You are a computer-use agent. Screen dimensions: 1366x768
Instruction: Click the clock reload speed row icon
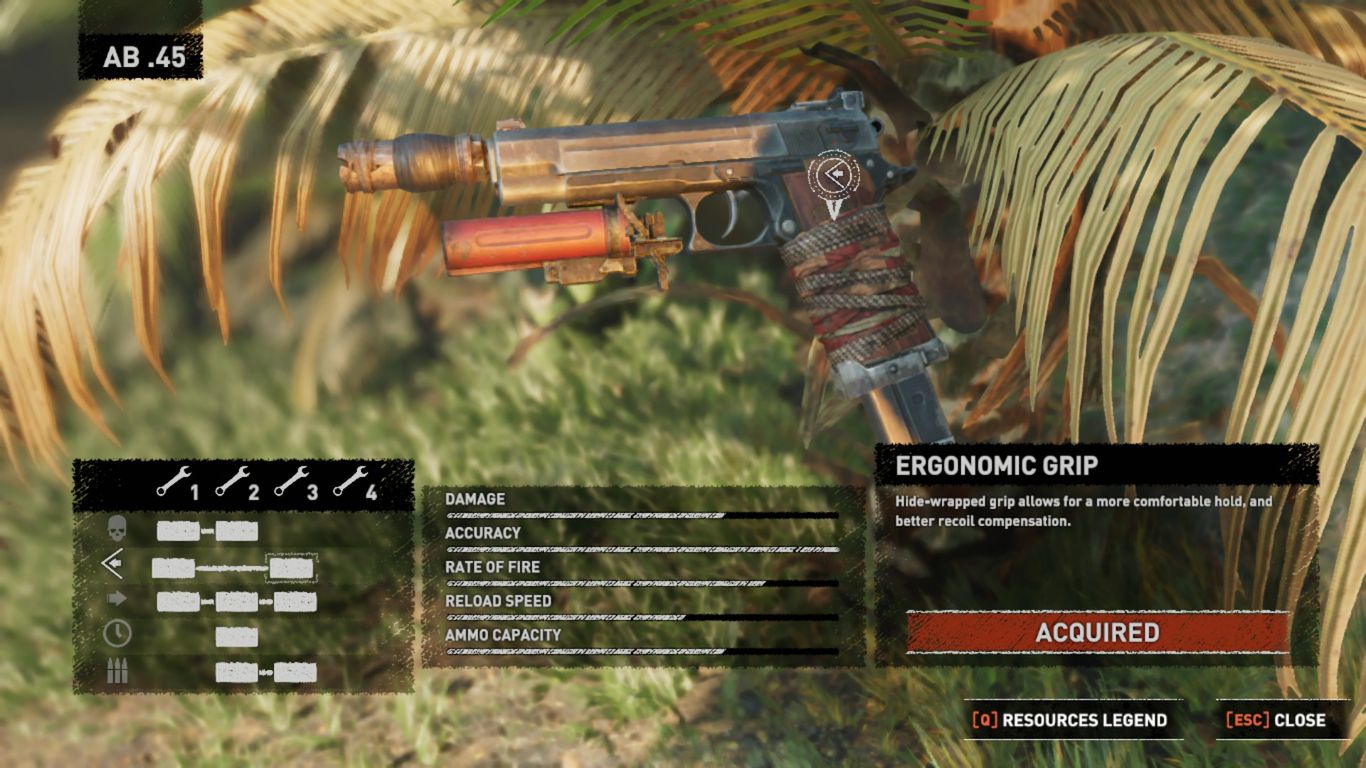click(117, 634)
